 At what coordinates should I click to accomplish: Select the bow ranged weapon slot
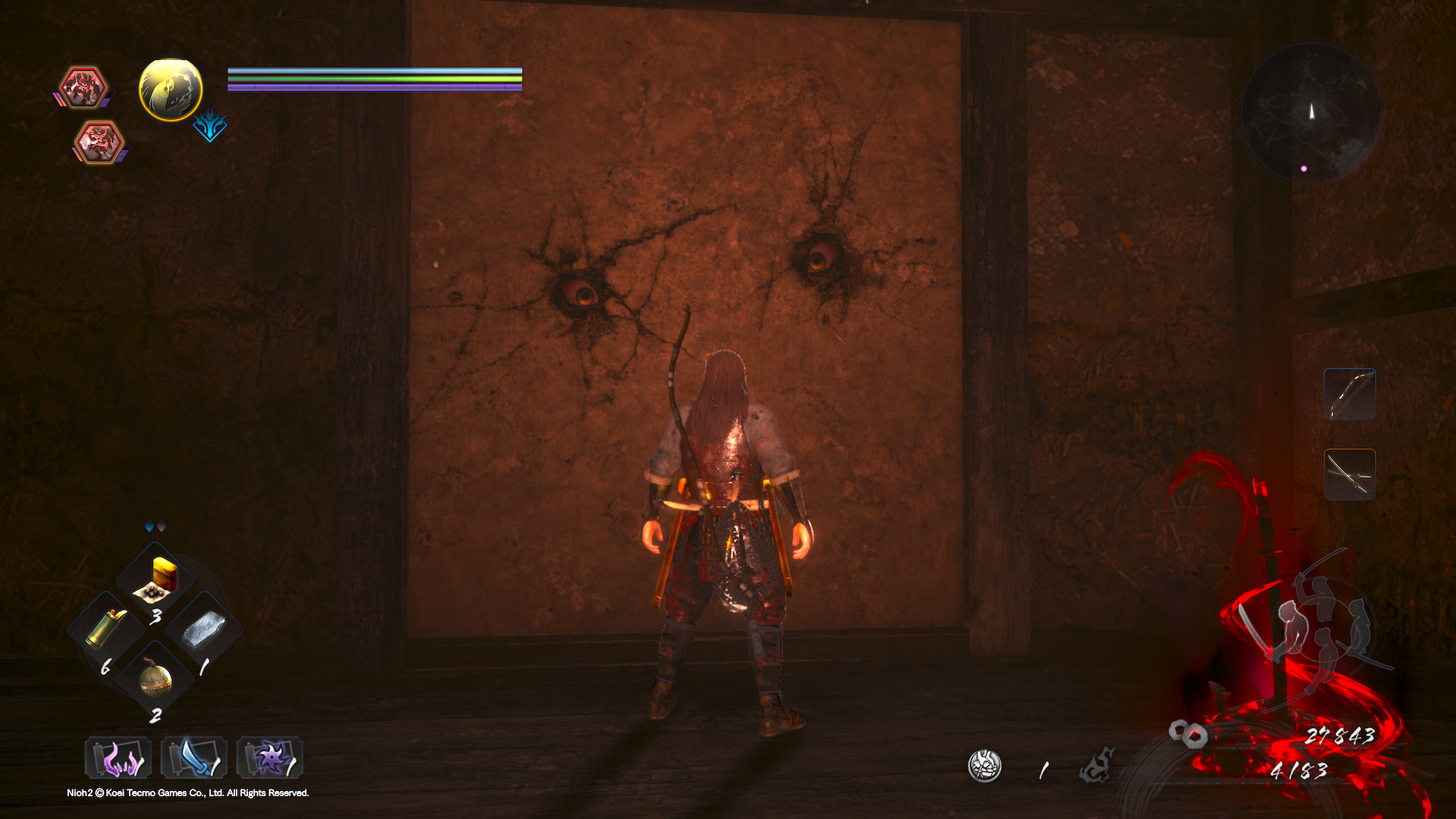(x=1350, y=394)
